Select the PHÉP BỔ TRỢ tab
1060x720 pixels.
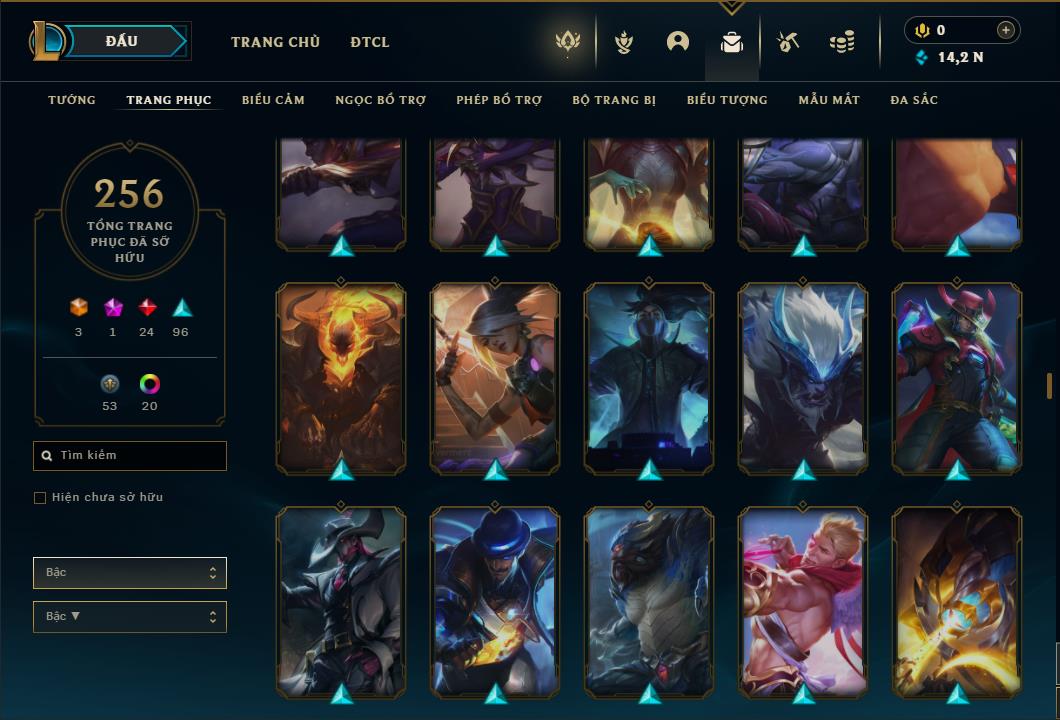click(499, 100)
